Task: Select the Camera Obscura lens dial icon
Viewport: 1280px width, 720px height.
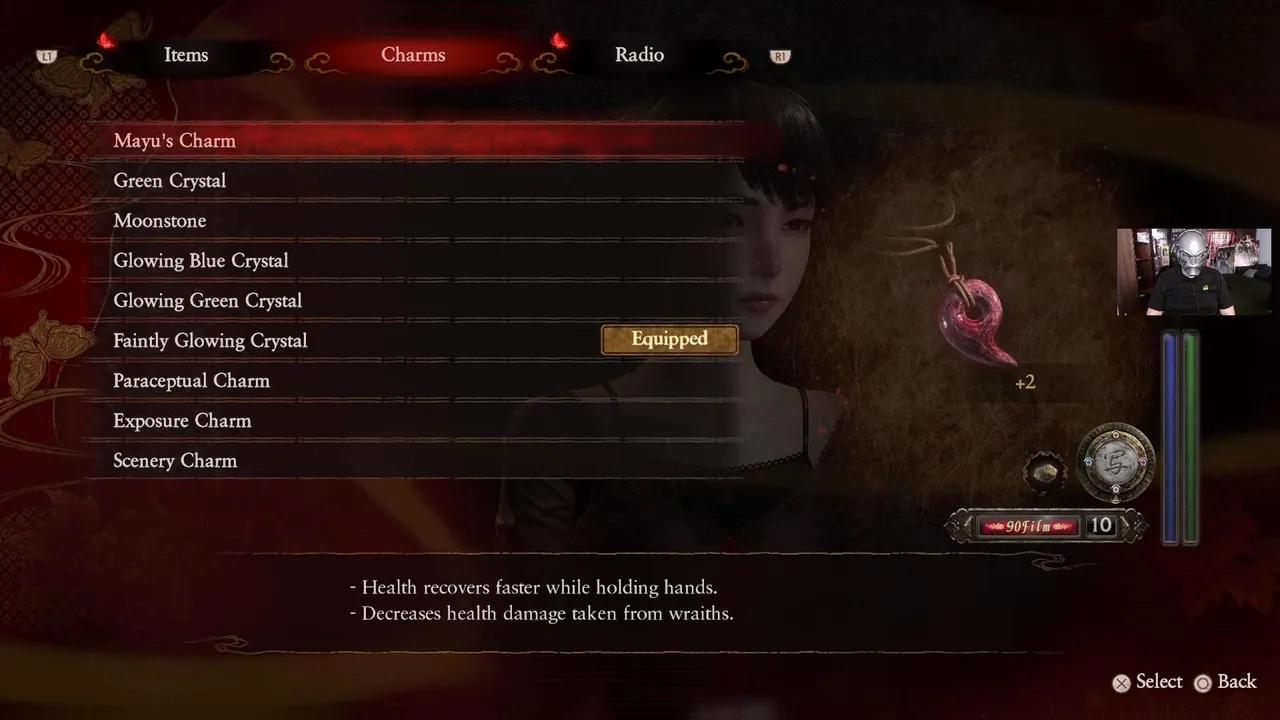Action: (x=1116, y=465)
